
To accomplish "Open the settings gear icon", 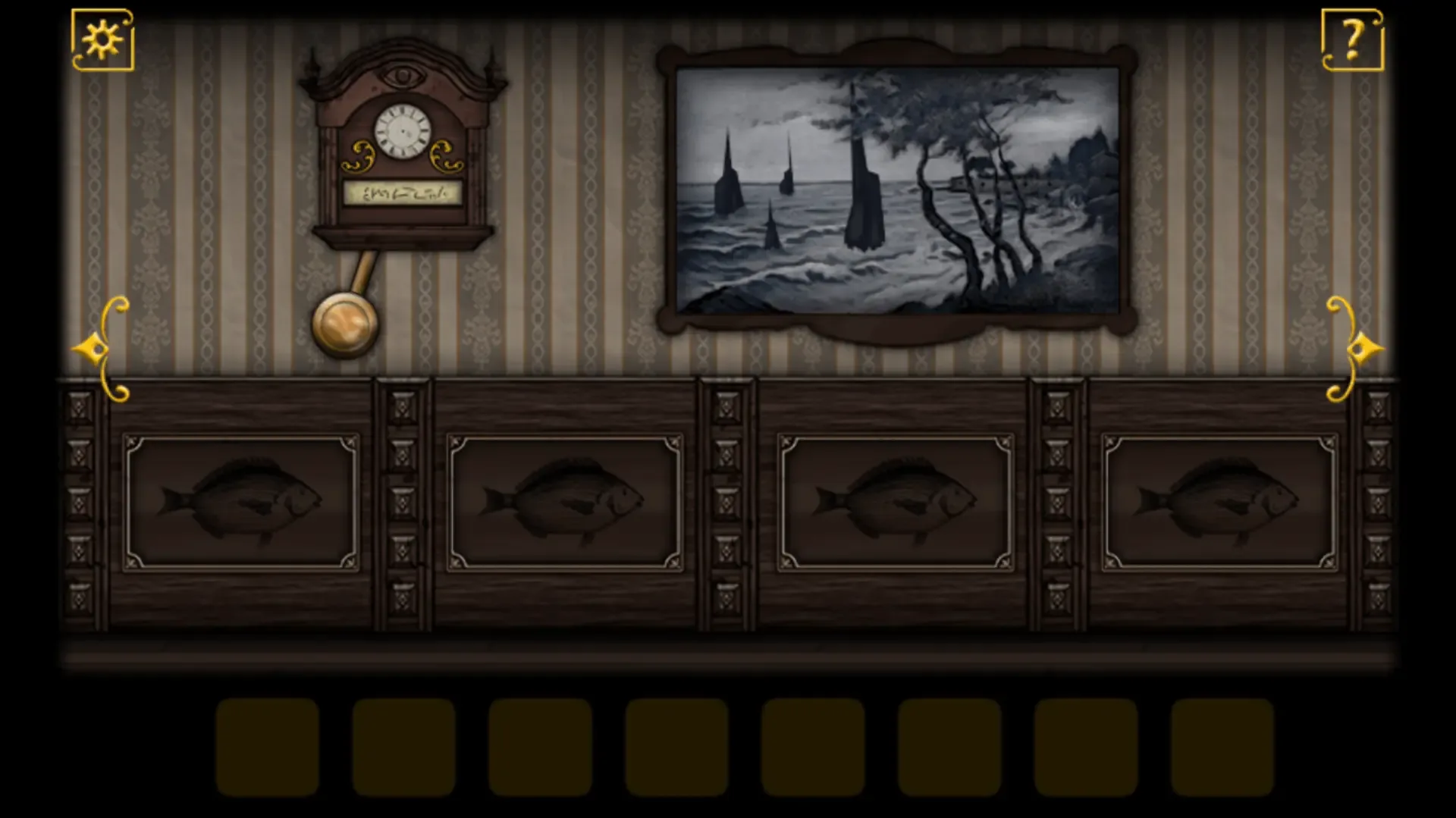I will click(102, 39).
